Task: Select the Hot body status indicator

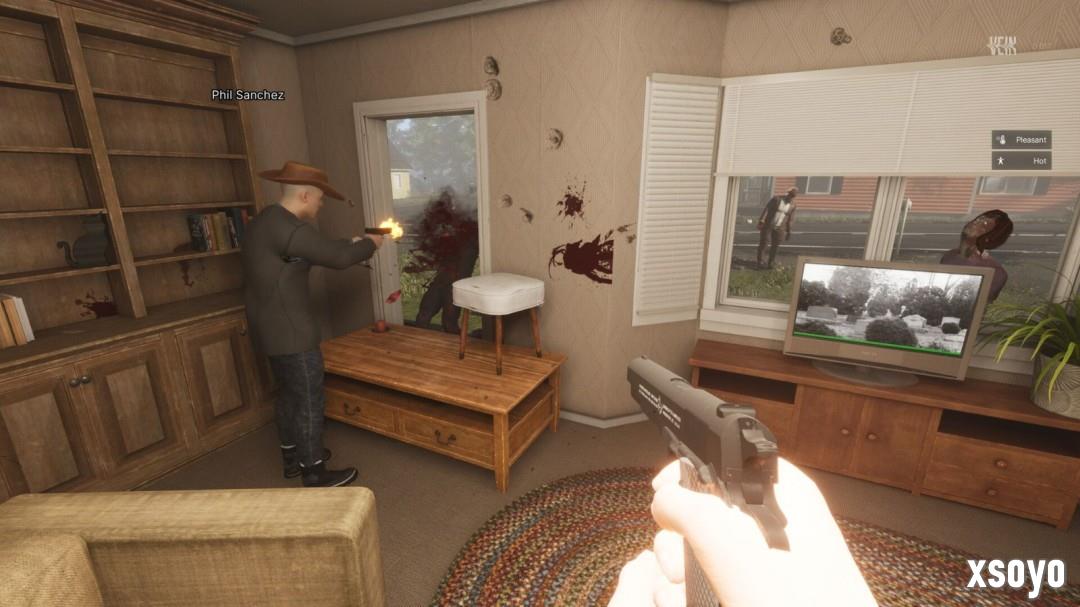Action: 1021,160
